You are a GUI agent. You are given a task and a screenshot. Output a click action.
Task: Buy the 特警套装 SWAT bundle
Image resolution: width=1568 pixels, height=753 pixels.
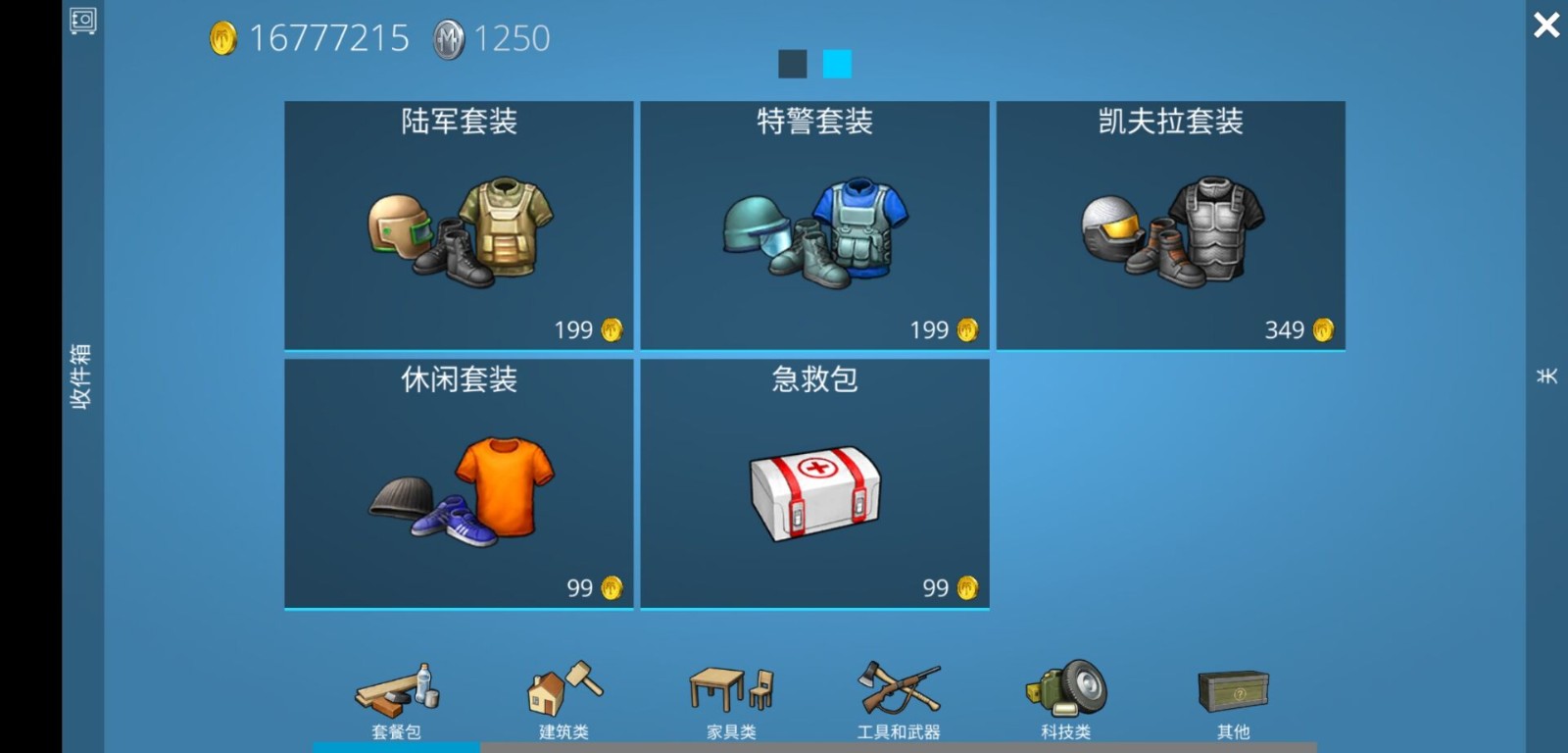pos(815,224)
